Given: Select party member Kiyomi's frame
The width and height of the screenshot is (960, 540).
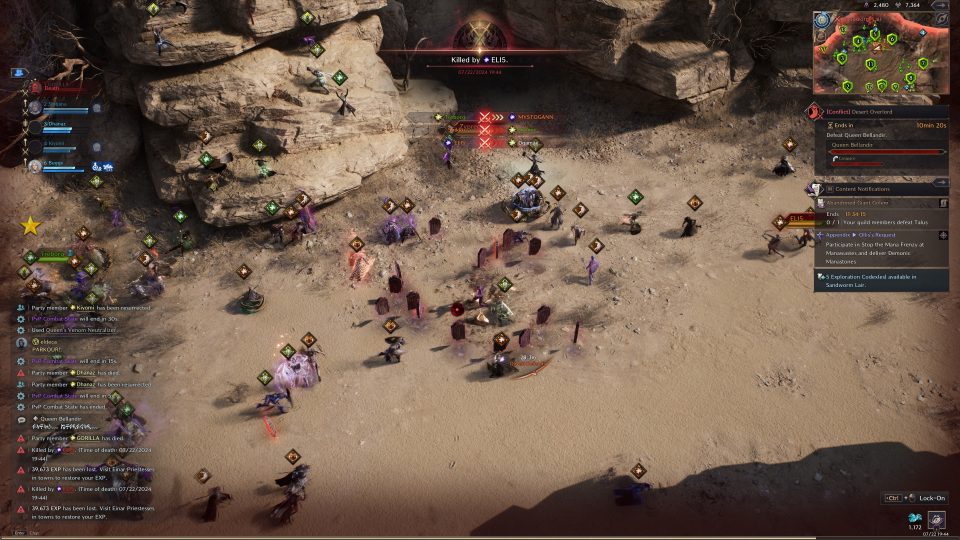Looking at the screenshot, I should click(x=62, y=146).
